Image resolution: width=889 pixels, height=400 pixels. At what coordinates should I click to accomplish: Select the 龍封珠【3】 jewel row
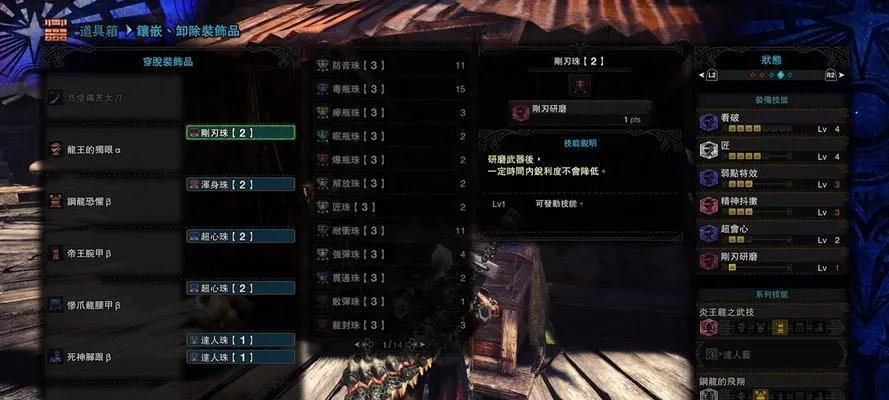pyautogui.click(x=391, y=325)
